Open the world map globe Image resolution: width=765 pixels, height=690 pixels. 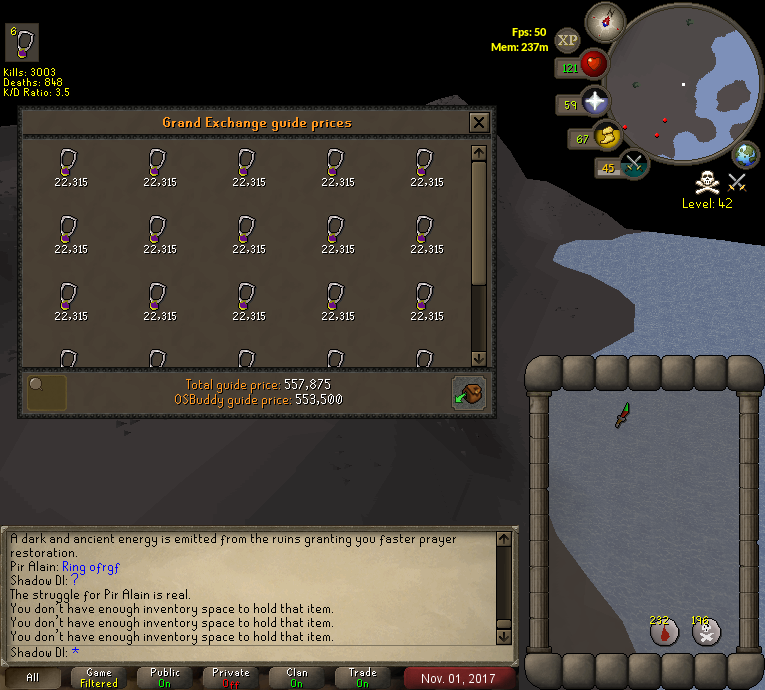click(746, 155)
